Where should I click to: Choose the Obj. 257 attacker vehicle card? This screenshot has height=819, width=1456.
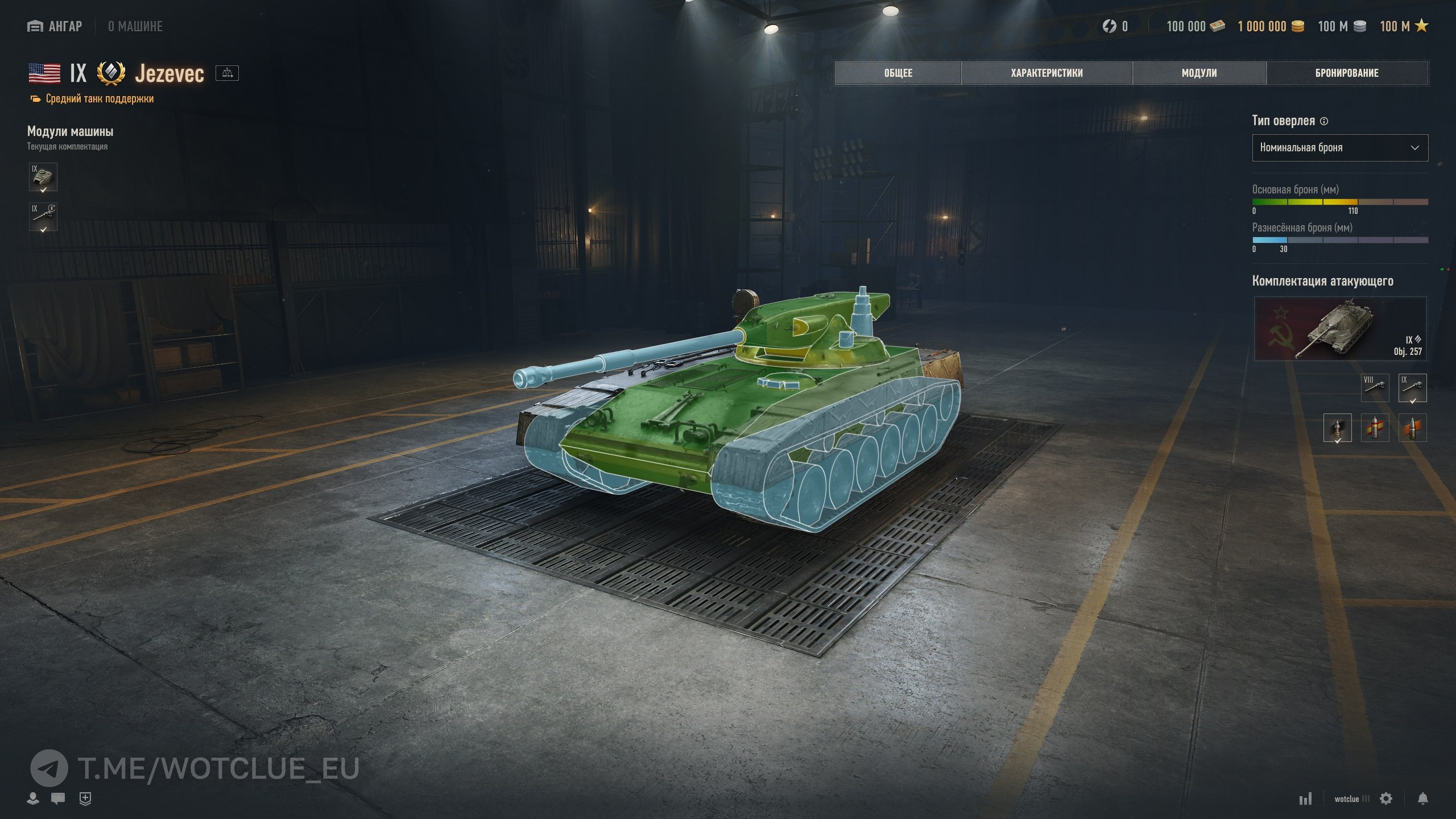(1339, 329)
